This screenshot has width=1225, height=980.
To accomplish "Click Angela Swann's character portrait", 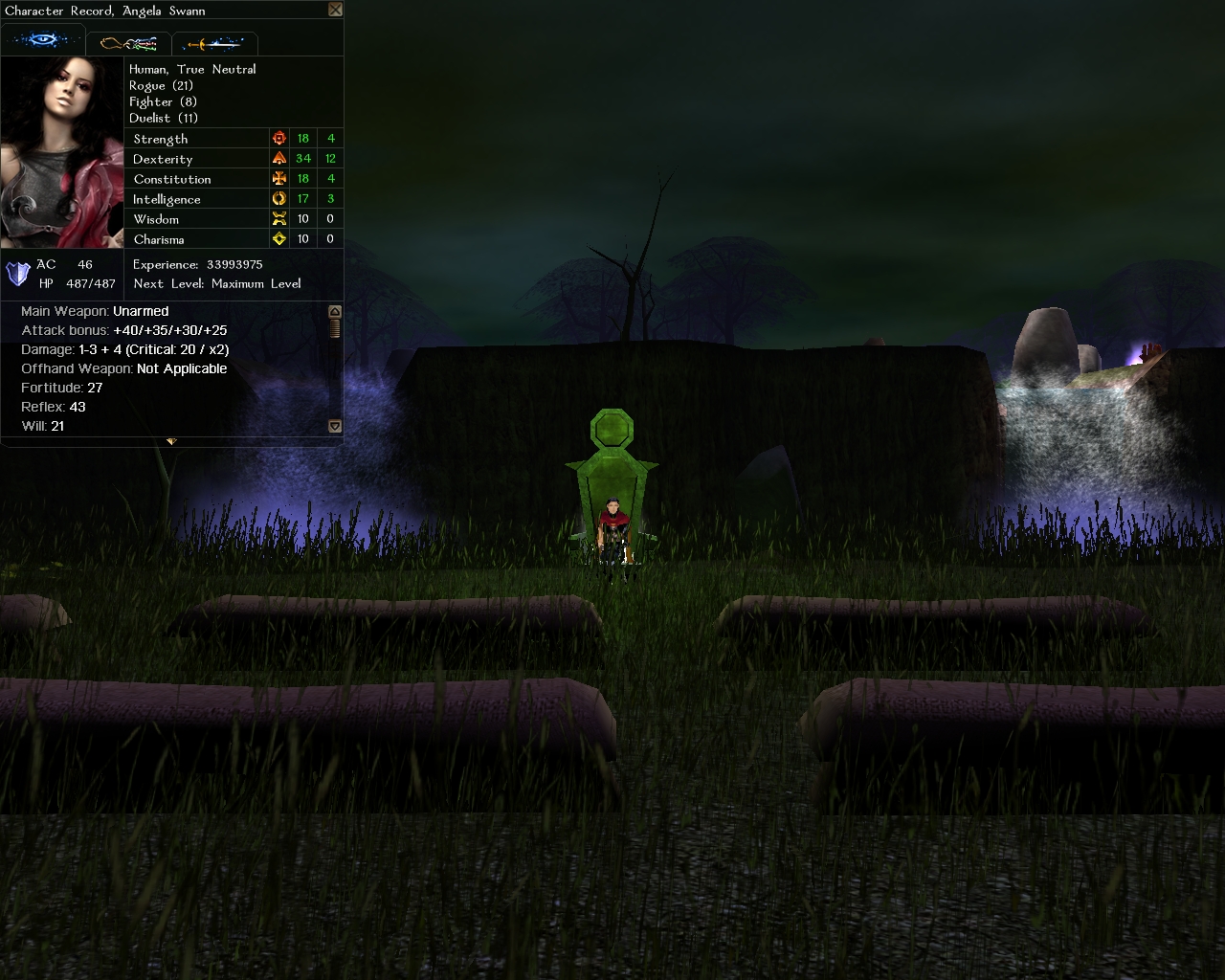I will [63, 151].
